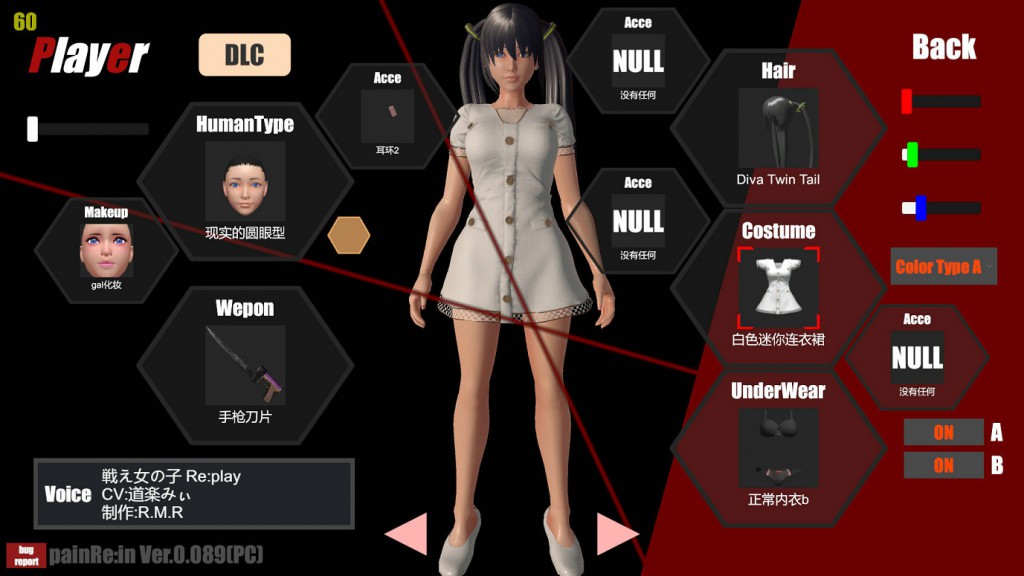This screenshot has height=576, width=1024.
Task: Open the Color Type A dropdown
Action: click(x=943, y=267)
